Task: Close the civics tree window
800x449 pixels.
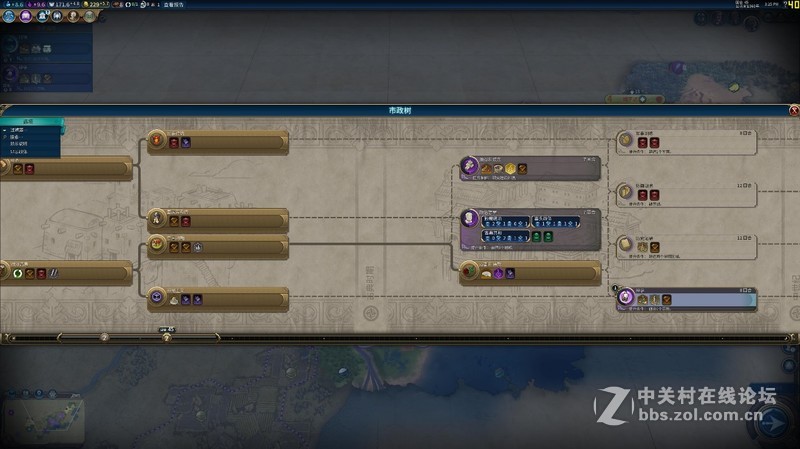Action: pyautogui.click(x=794, y=110)
